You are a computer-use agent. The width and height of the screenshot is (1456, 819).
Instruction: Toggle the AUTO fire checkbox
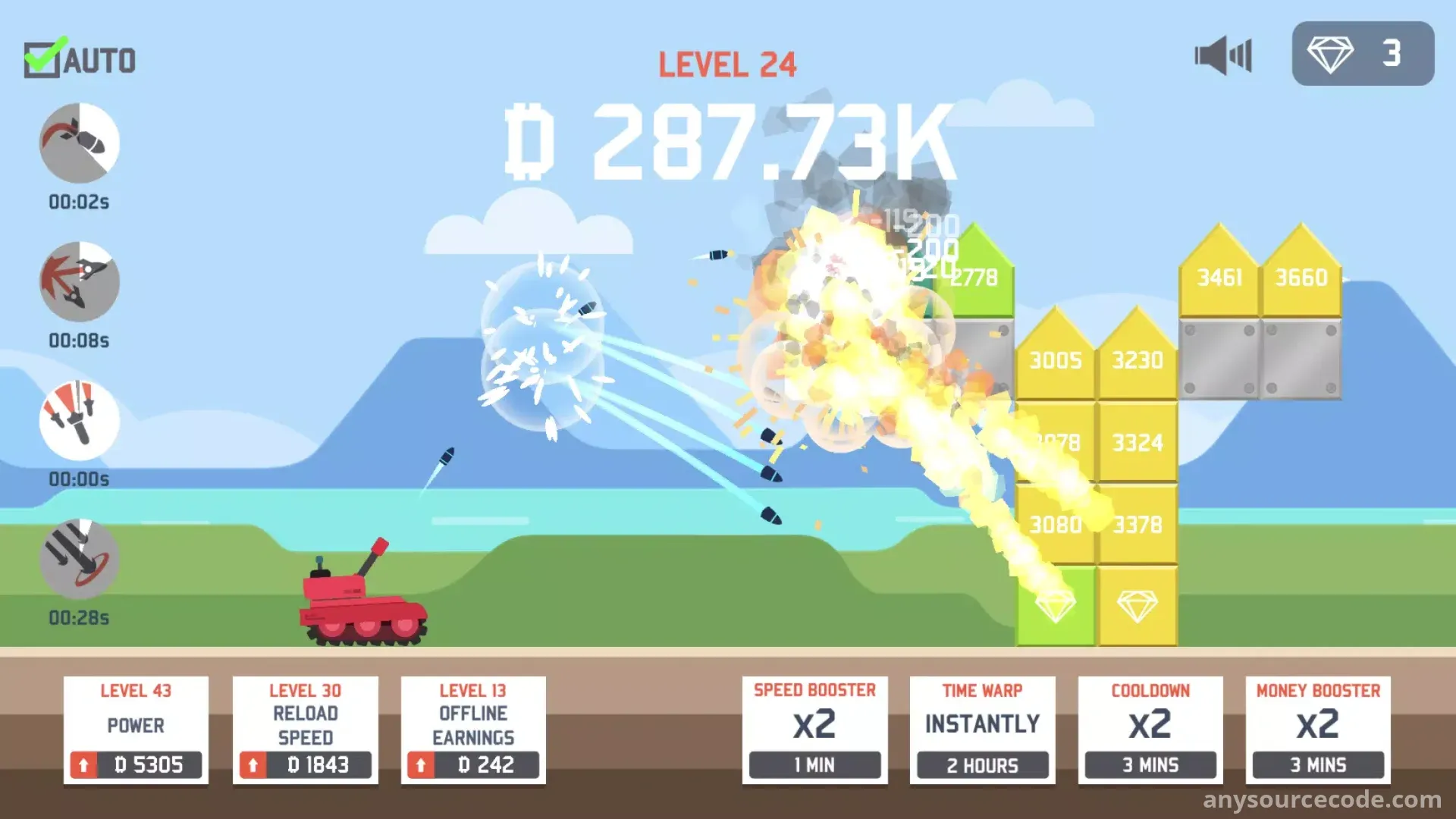point(42,60)
